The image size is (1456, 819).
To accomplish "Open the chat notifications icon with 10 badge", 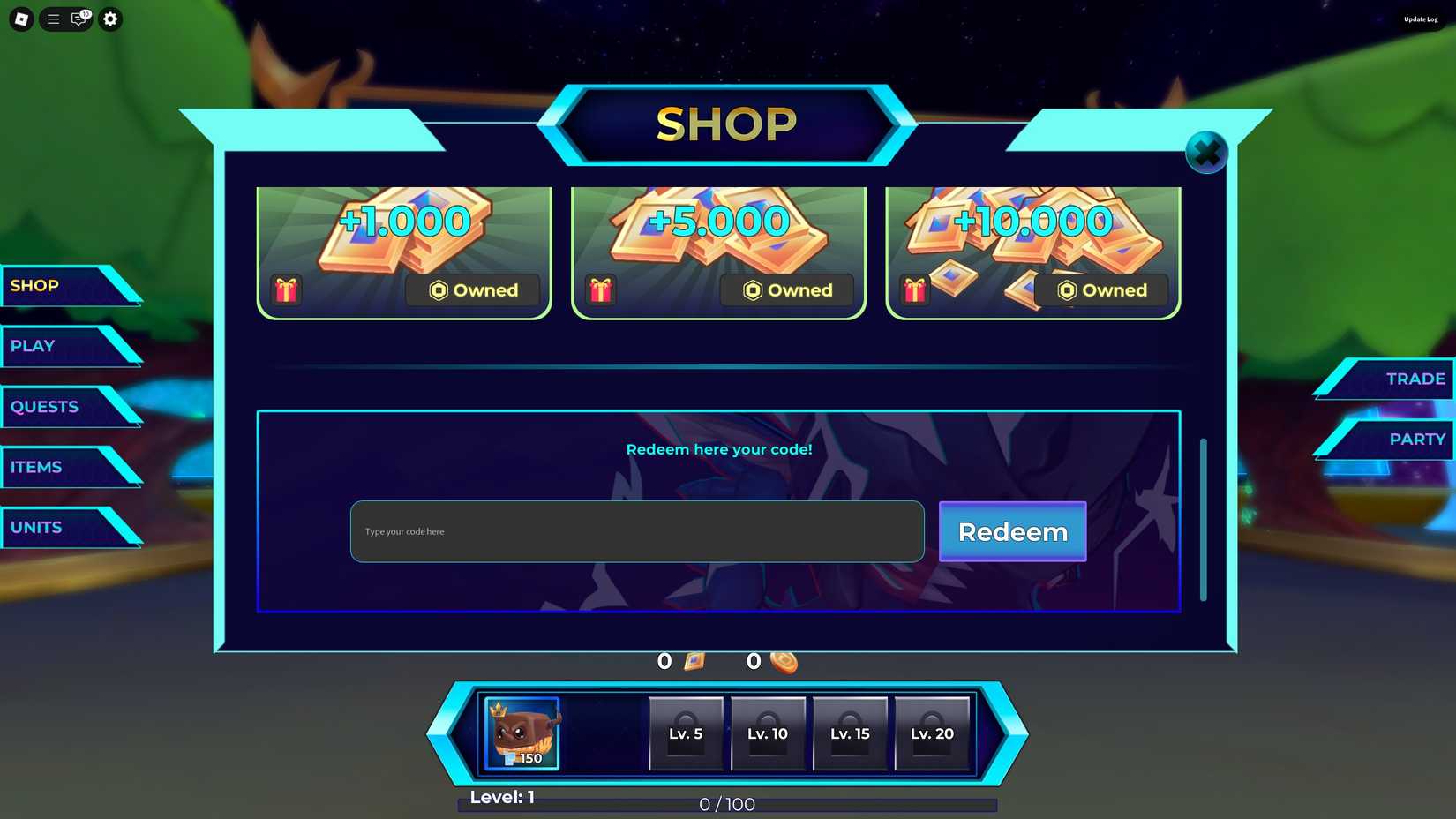I will pos(79,19).
